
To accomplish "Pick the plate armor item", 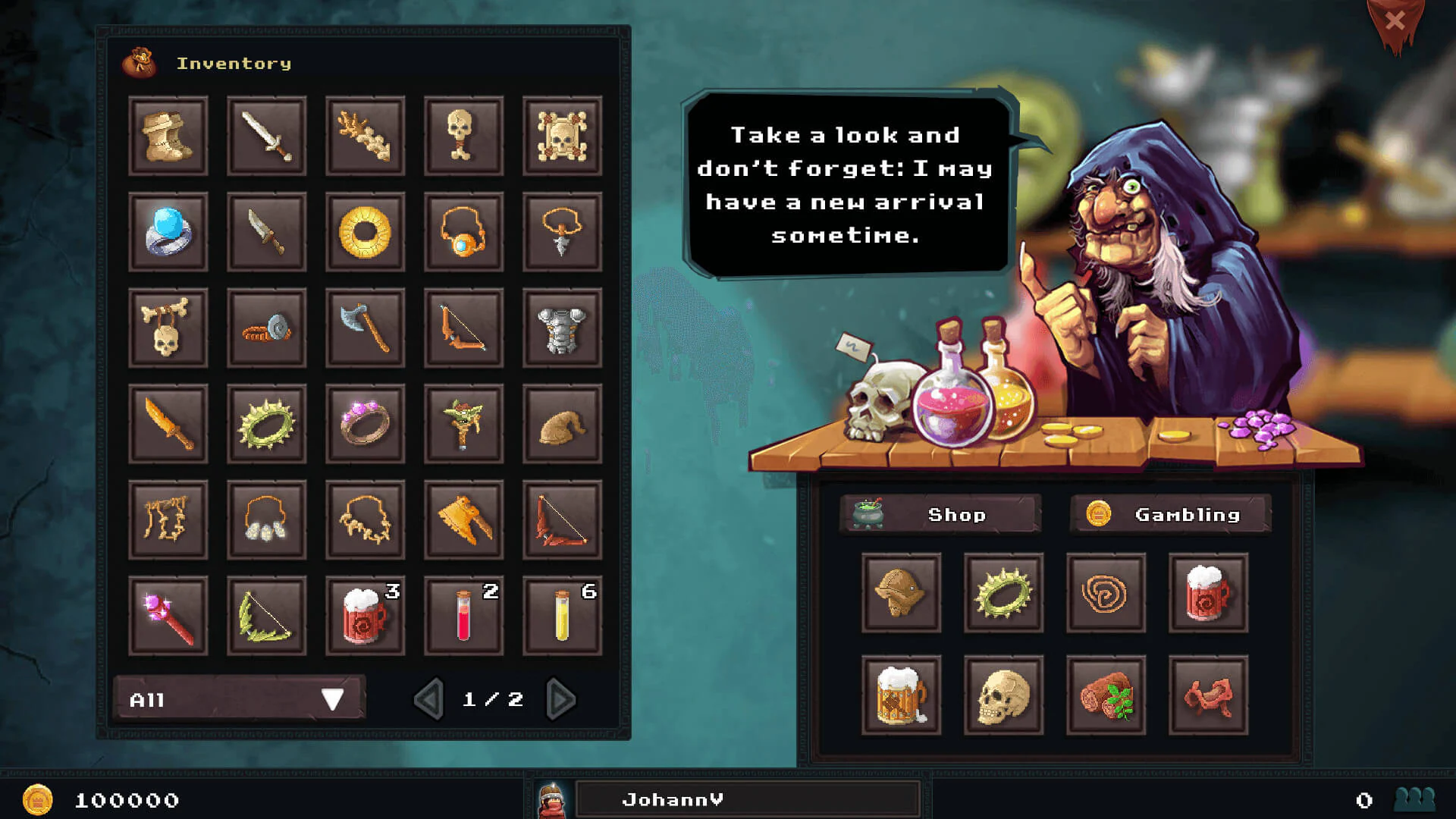I will click(562, 328).
